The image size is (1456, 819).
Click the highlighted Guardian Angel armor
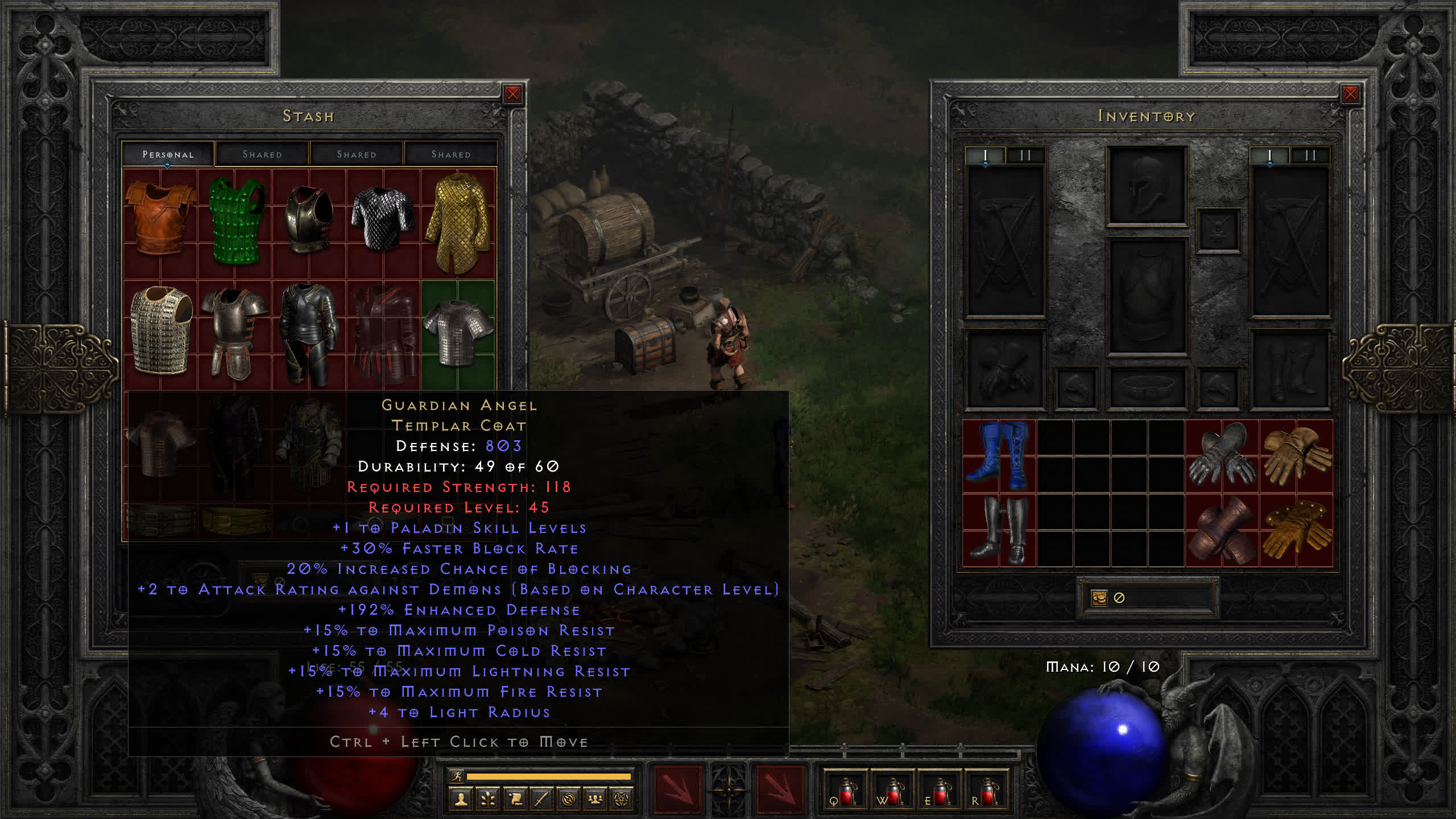point(458,333)
